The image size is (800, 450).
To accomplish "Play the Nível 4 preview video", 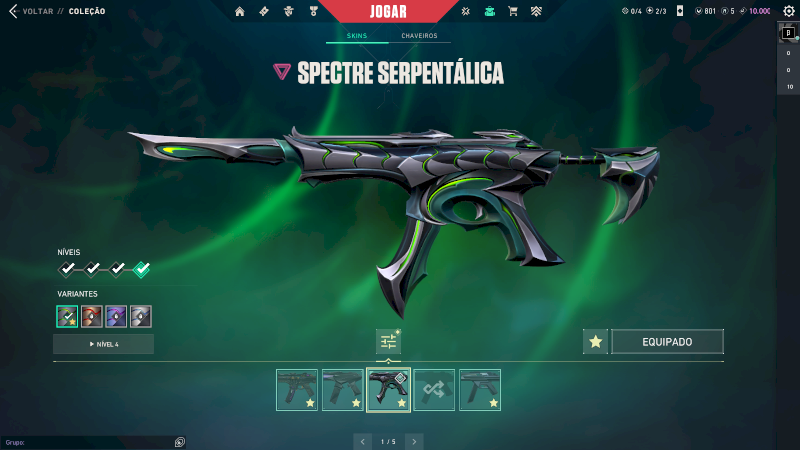I will pos(103,344).
